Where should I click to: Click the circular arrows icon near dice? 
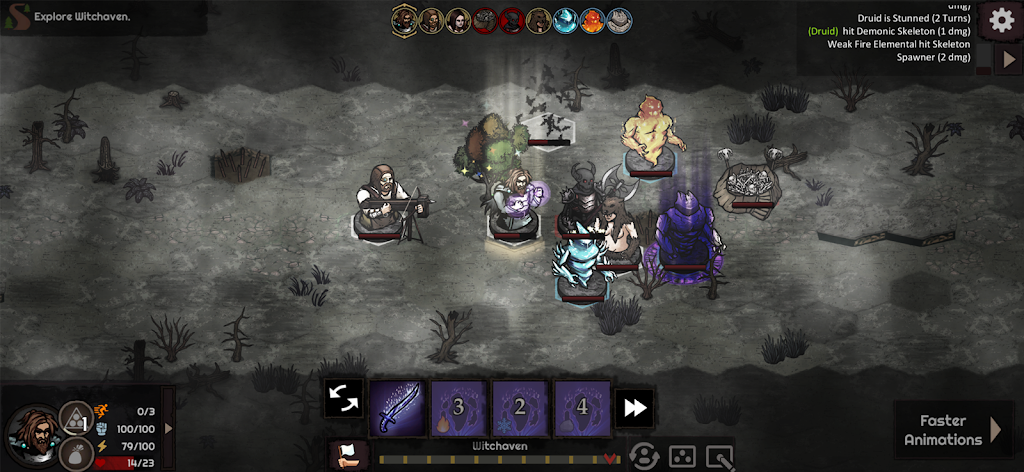[x=645, y=456]
